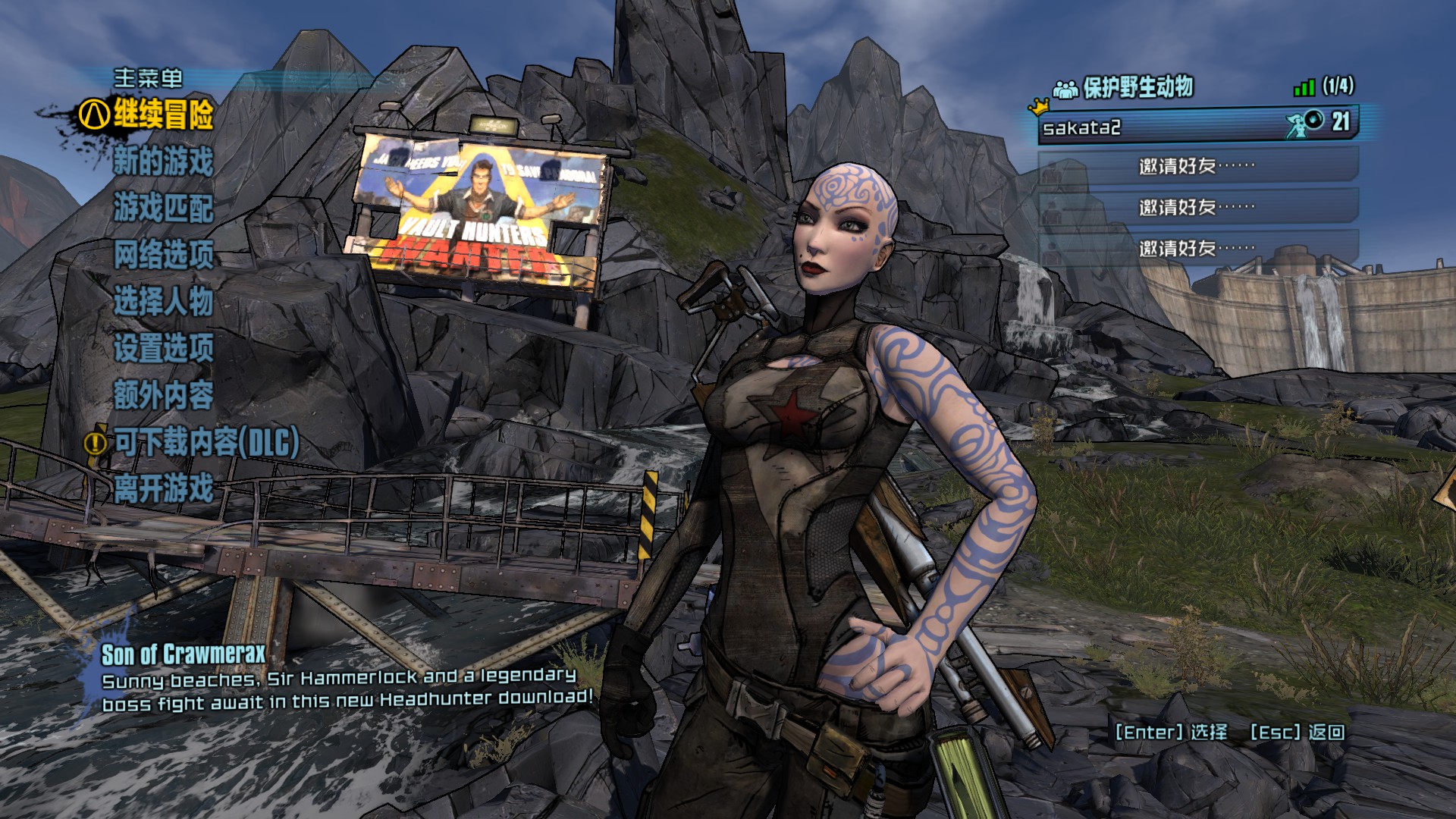Open the 额外内容 extras menu
Screen dimensions: 1456x819
click(162, 394)
